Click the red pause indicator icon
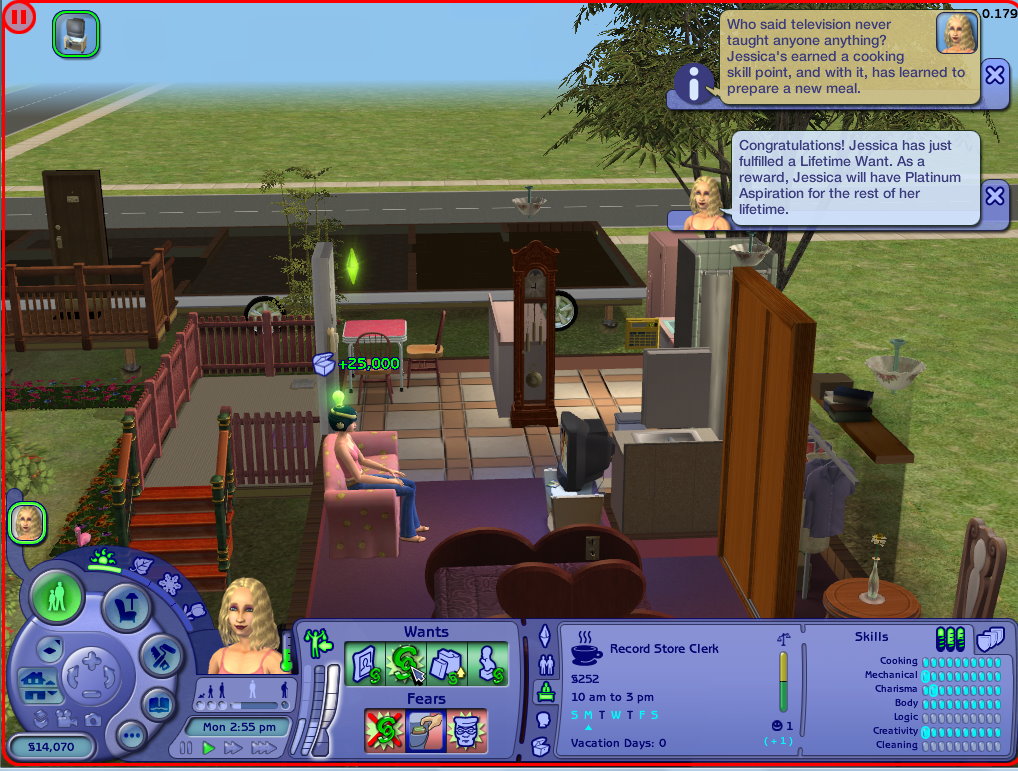The width and height of the screenshot is (1018, 771). click(x=19, y=17)
